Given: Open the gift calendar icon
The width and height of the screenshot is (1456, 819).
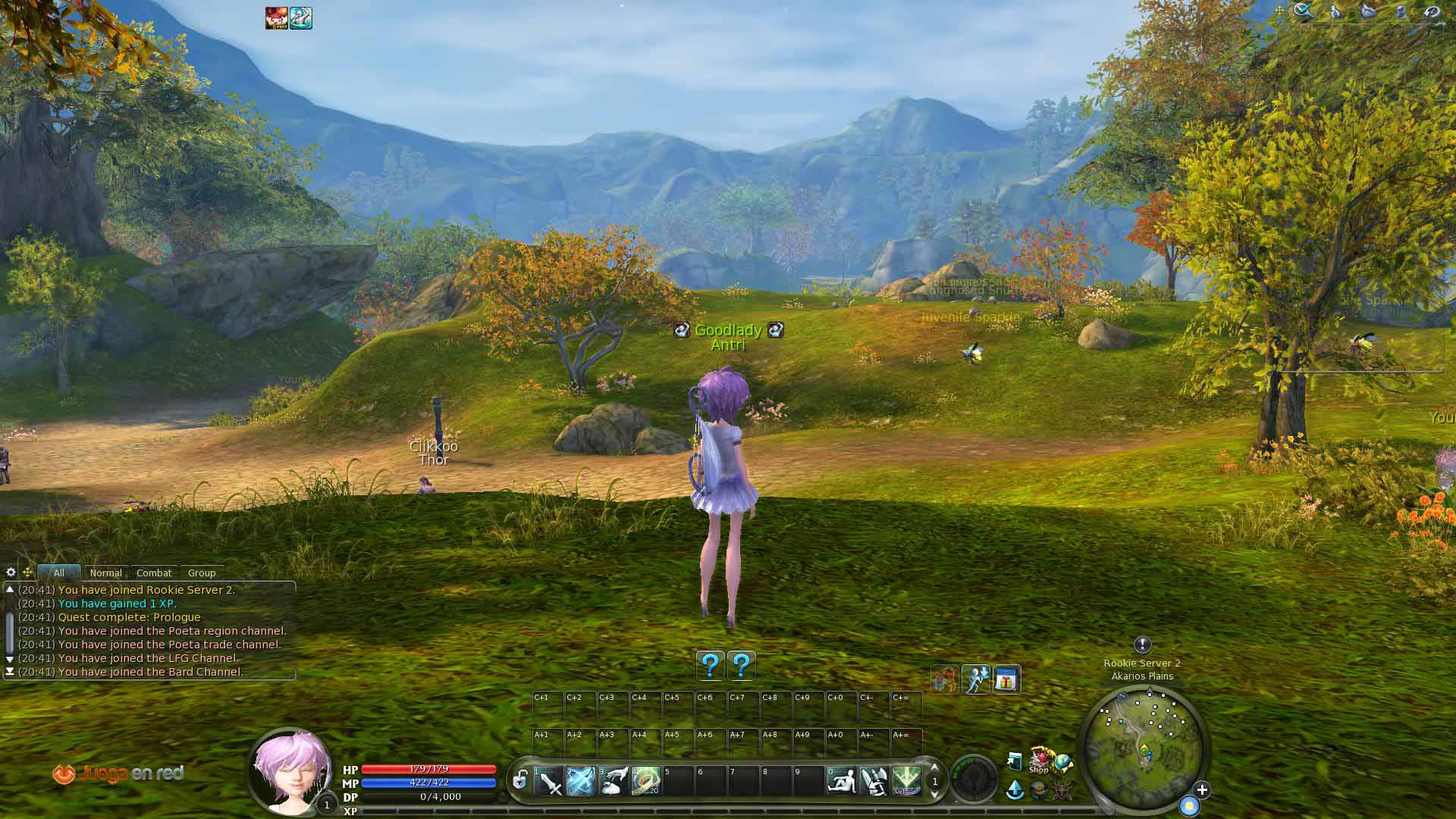Looking at the screenshot, I should click(1006, 680).
